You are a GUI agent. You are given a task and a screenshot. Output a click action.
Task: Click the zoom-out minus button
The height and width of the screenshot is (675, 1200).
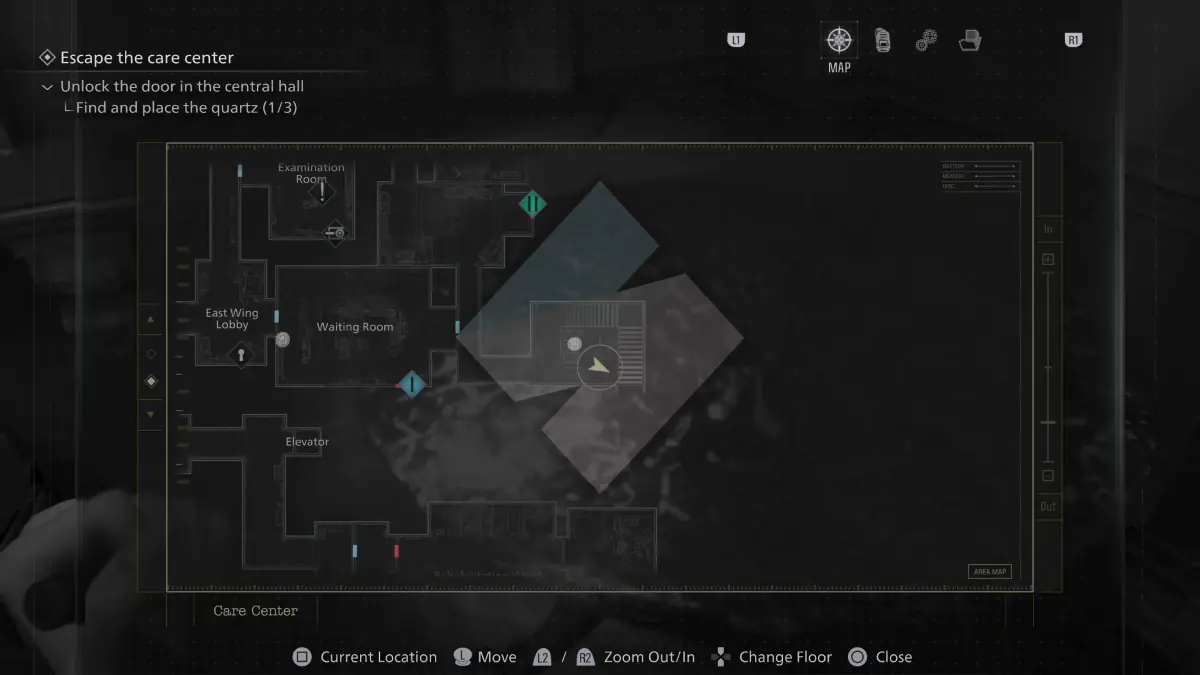point(1048,476)
